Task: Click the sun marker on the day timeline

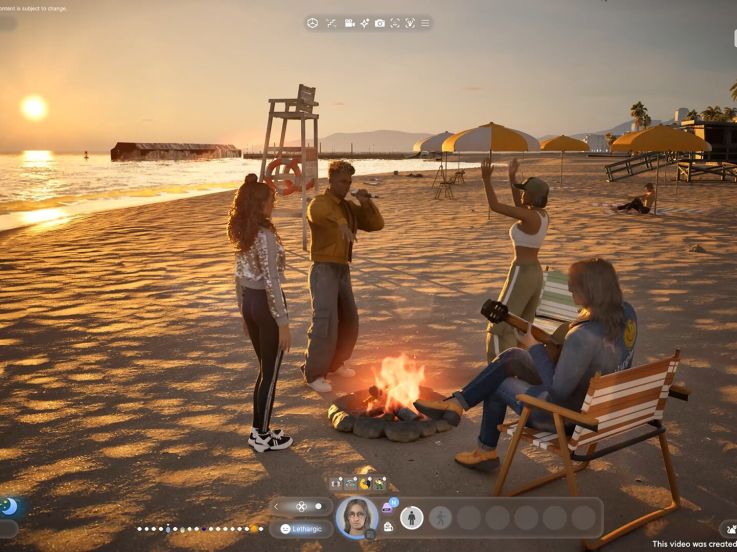Action: pos(254,528)
